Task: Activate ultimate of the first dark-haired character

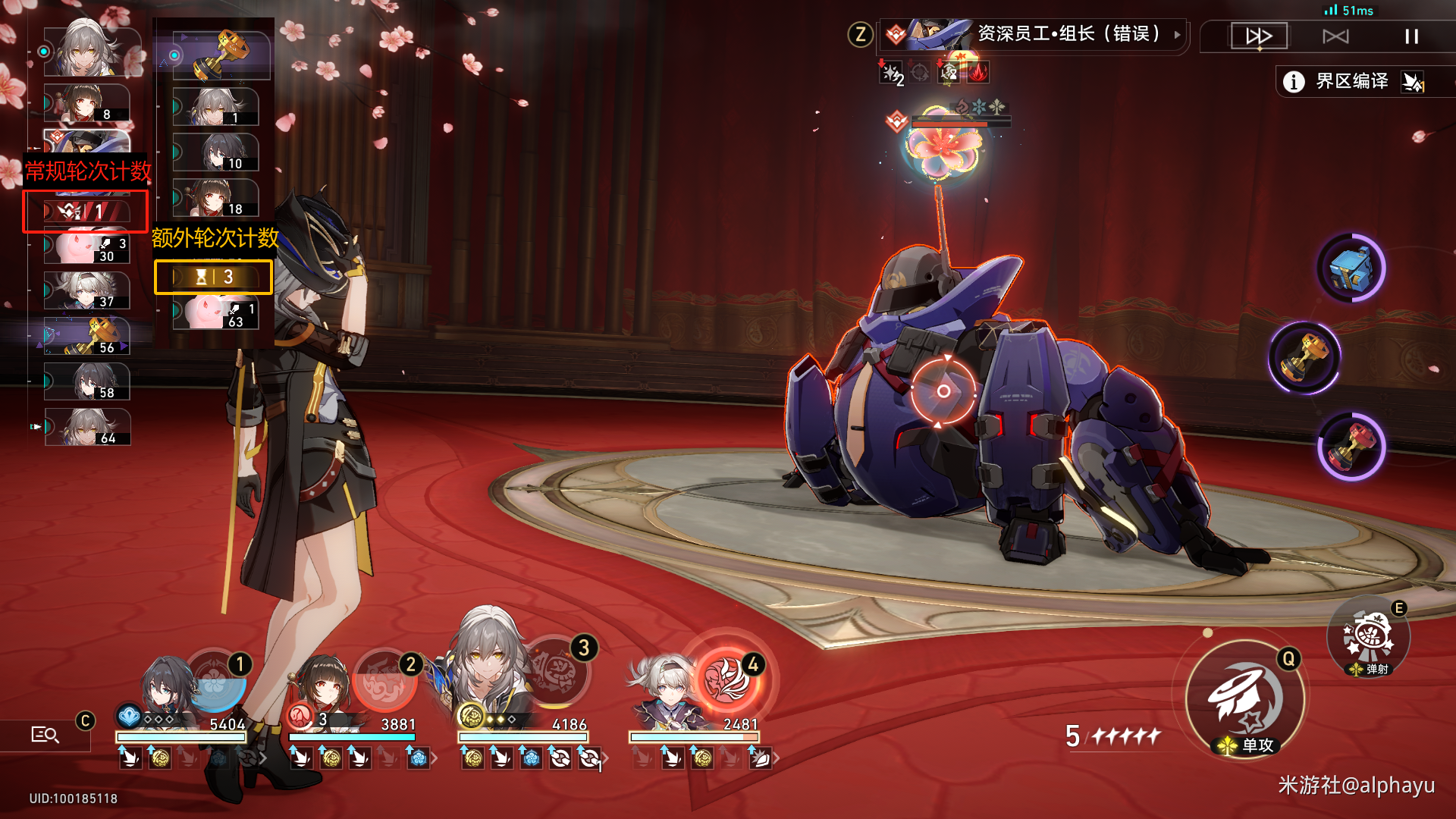Action: point(216,680)
